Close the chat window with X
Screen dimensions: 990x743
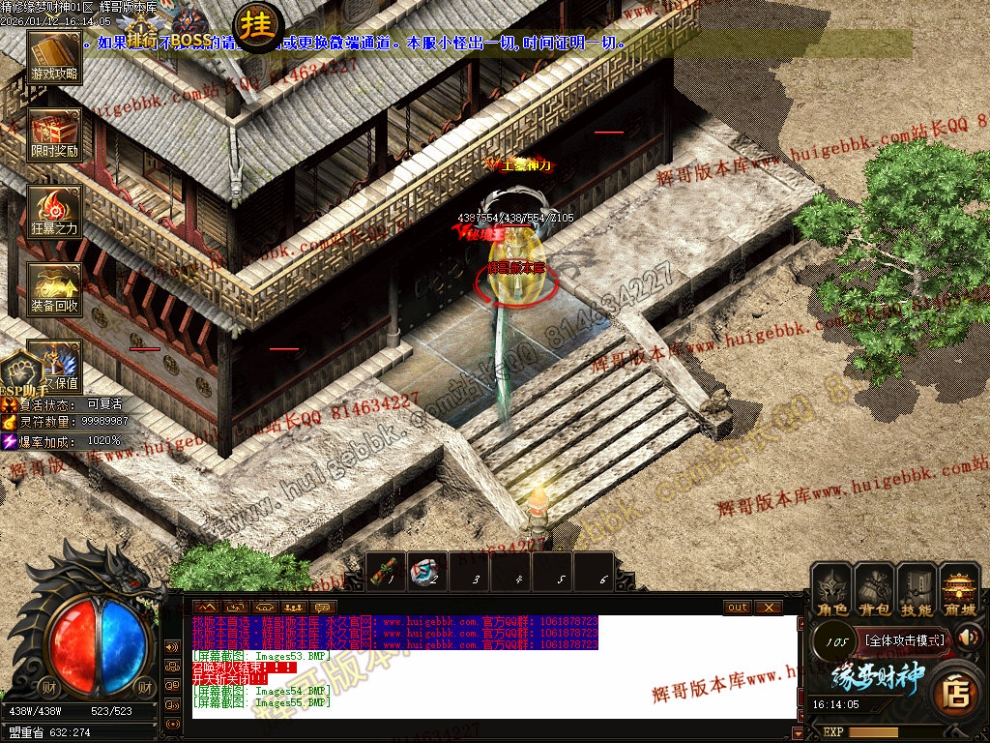pos(768,607)
